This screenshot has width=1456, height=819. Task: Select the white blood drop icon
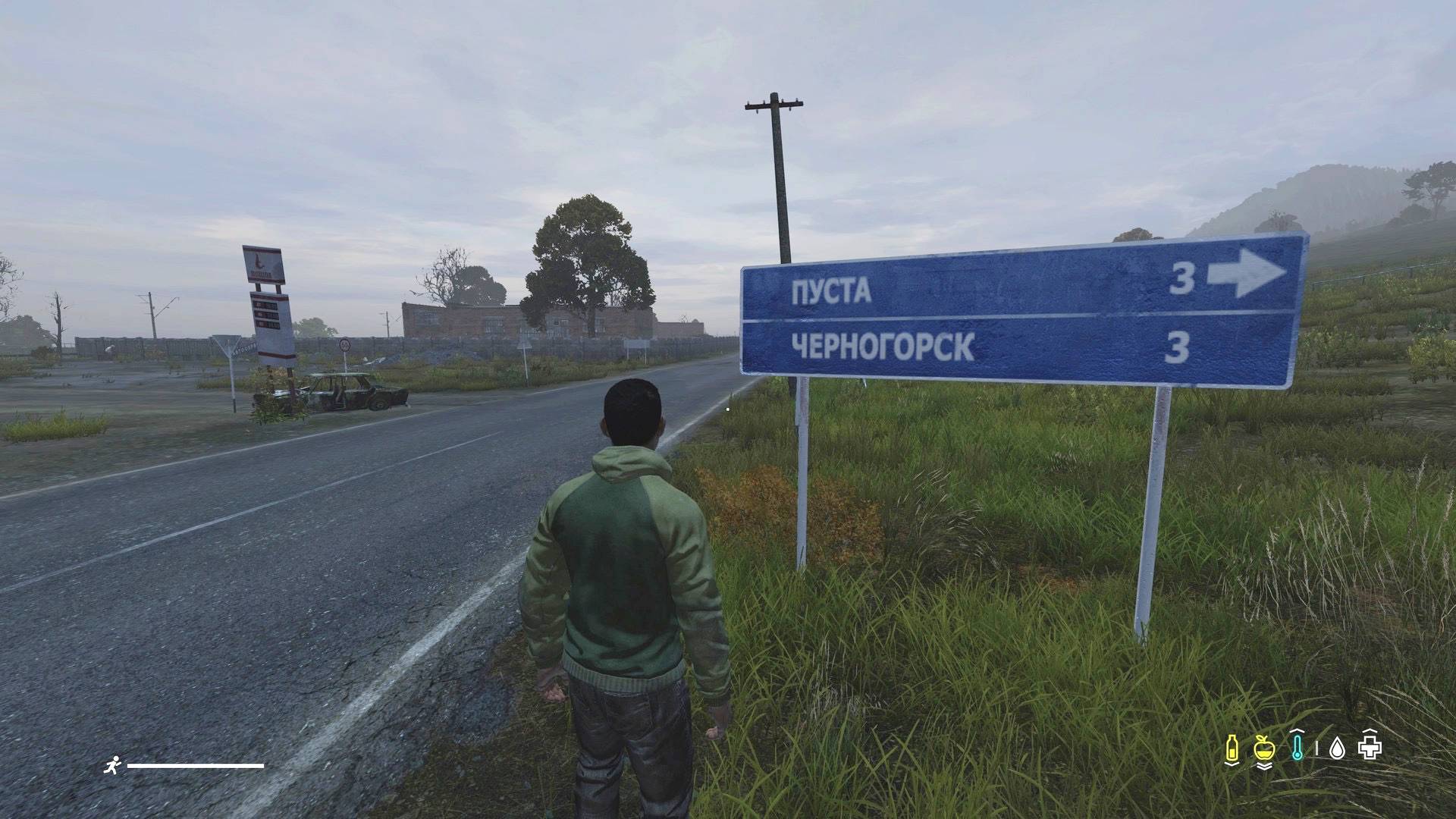tap(1337, 749)
